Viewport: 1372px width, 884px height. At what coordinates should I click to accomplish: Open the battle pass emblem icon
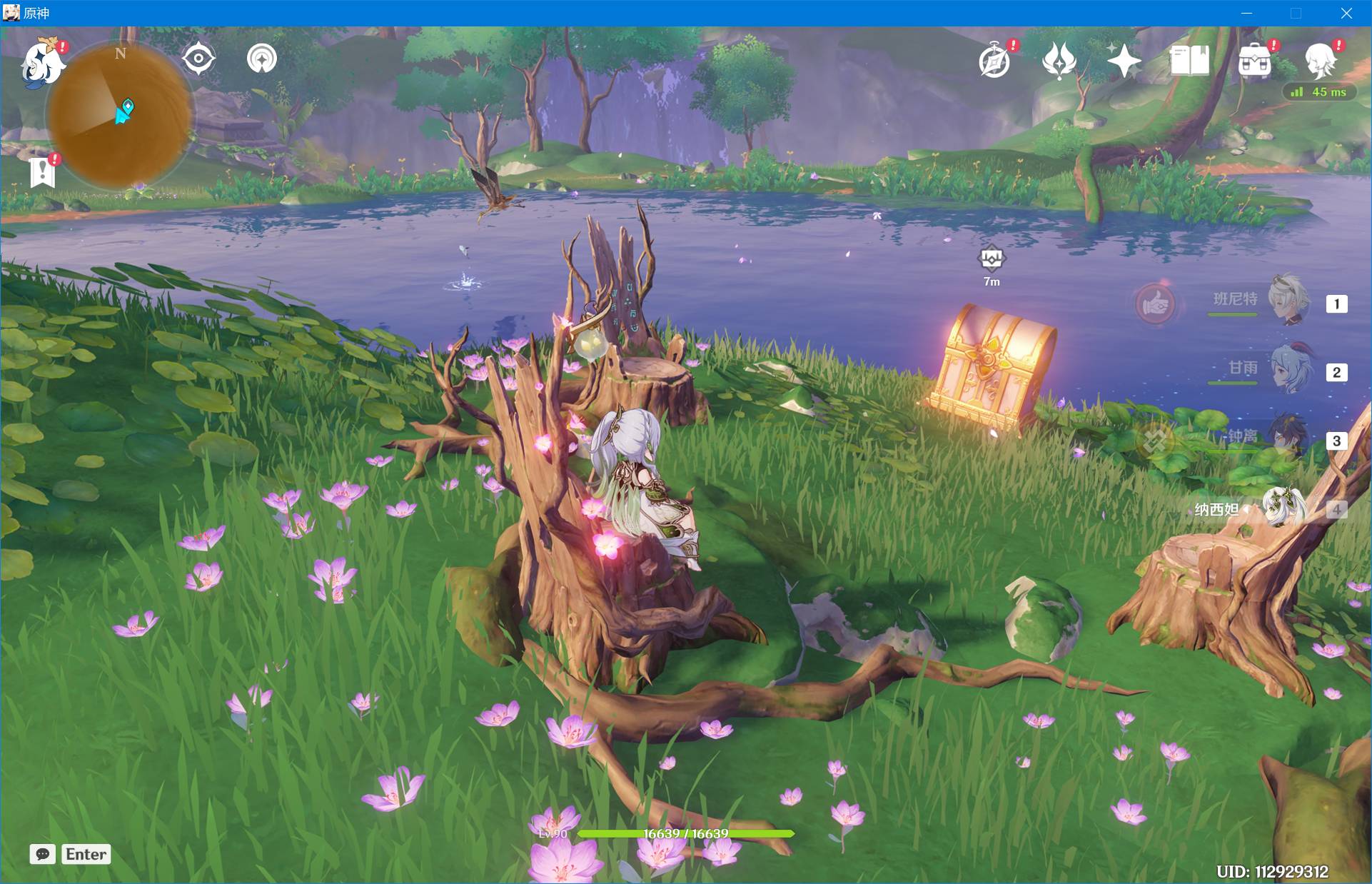1059,60
